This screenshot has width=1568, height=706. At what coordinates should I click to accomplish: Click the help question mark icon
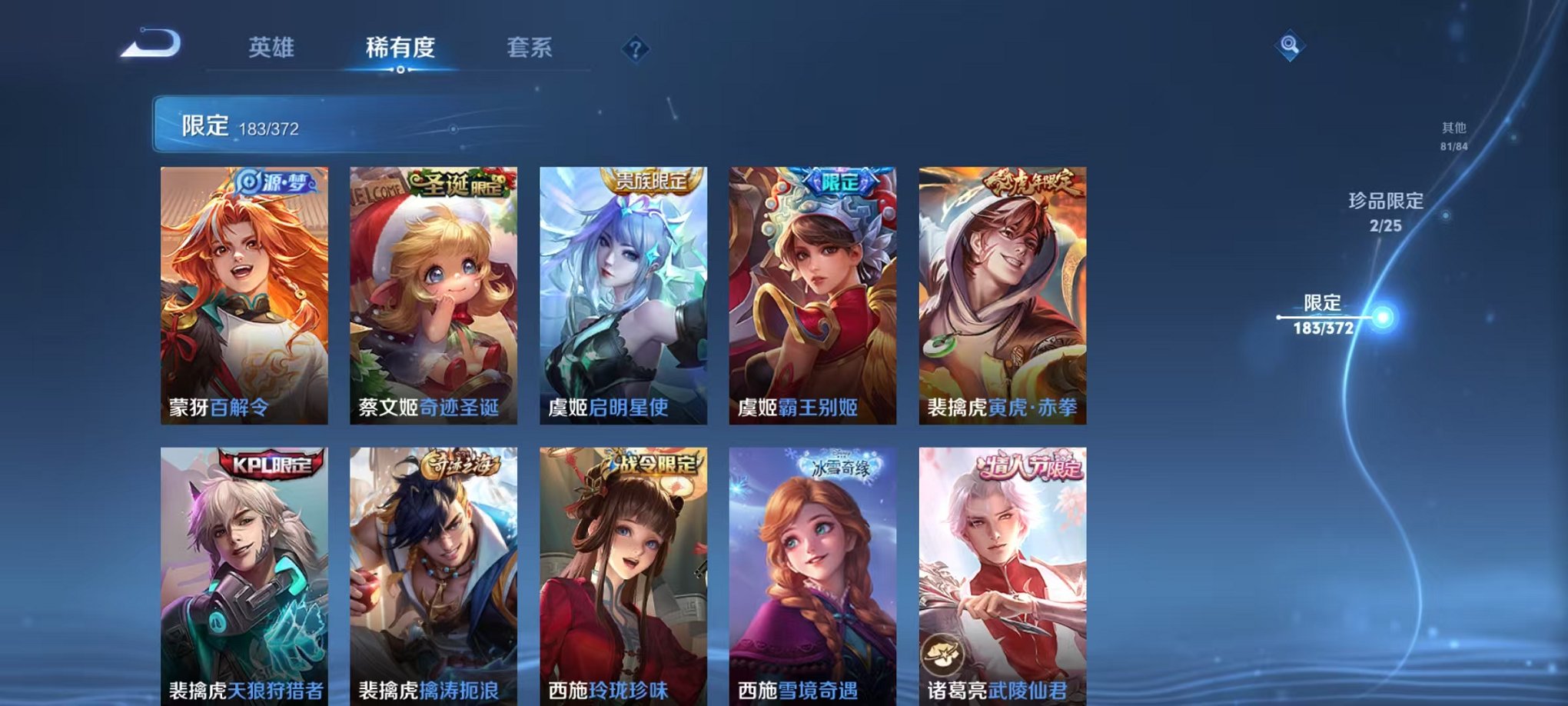tap(633, 50)
